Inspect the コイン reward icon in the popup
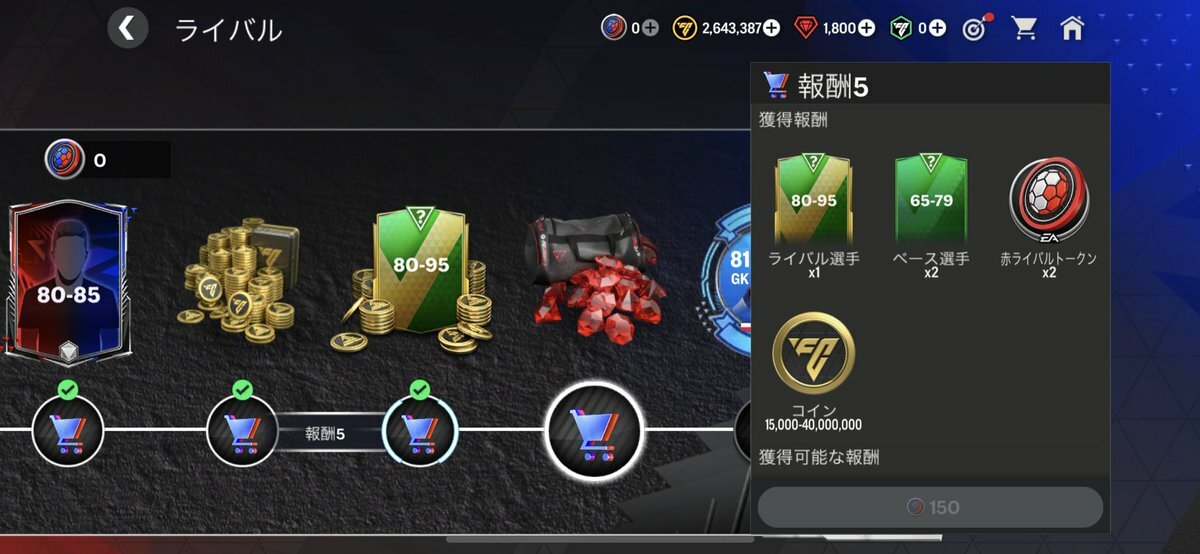 click(x=813, y=353)
